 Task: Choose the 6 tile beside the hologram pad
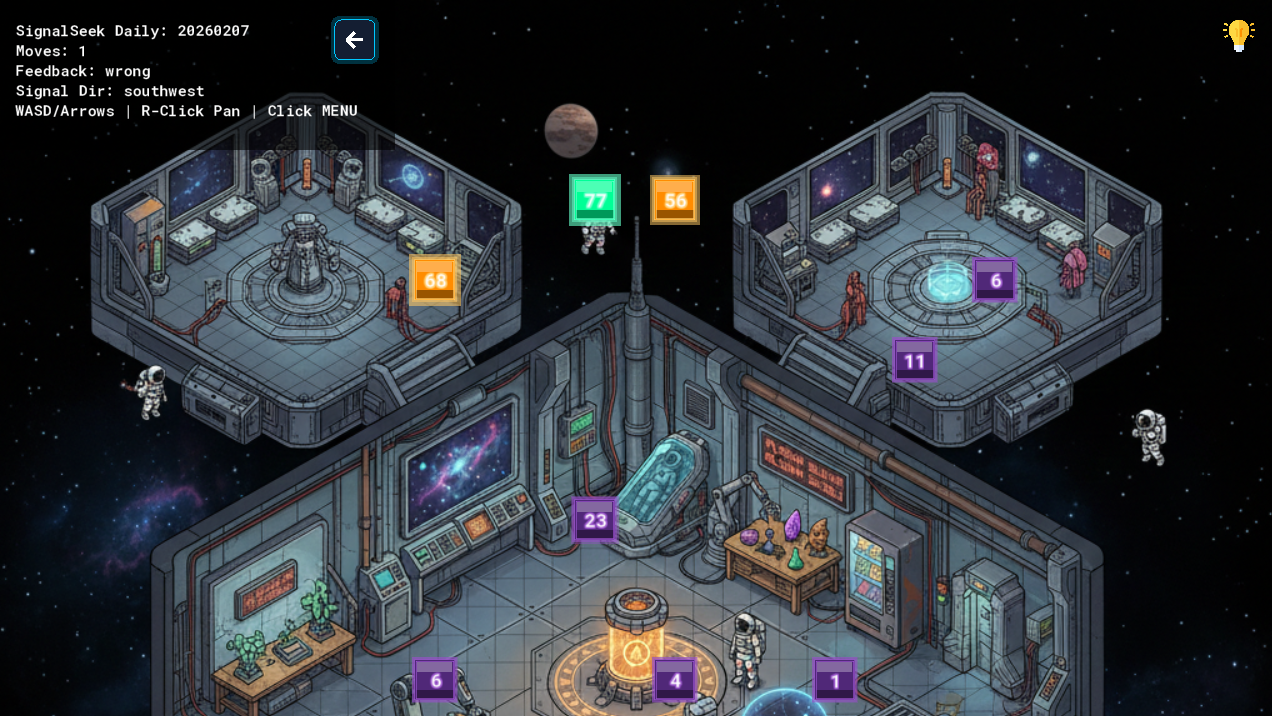(995, 280)
